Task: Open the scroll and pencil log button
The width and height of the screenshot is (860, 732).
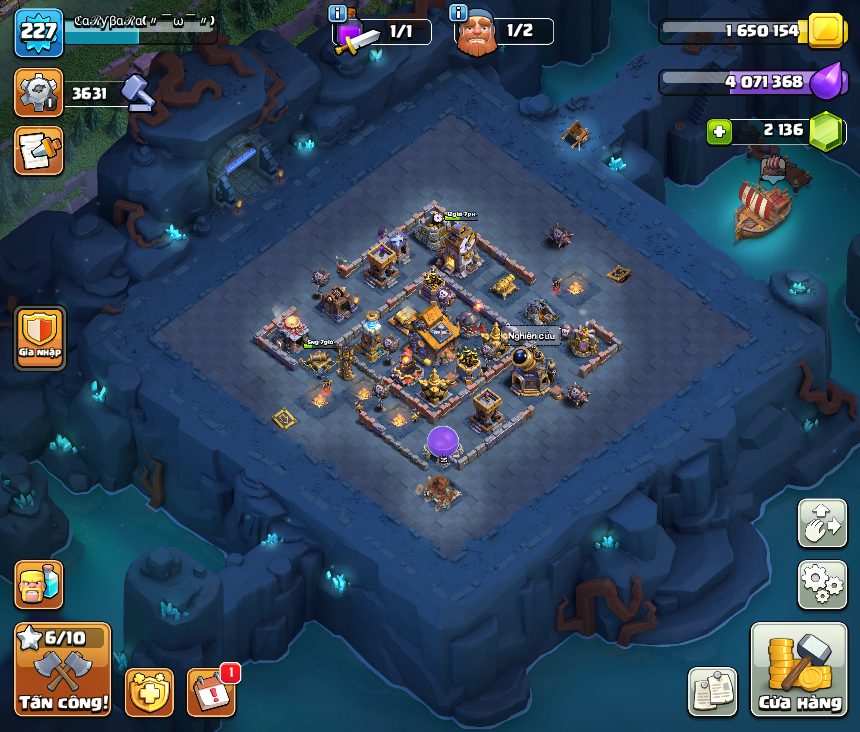Action: pyautogui.click(x=39, y=150)
